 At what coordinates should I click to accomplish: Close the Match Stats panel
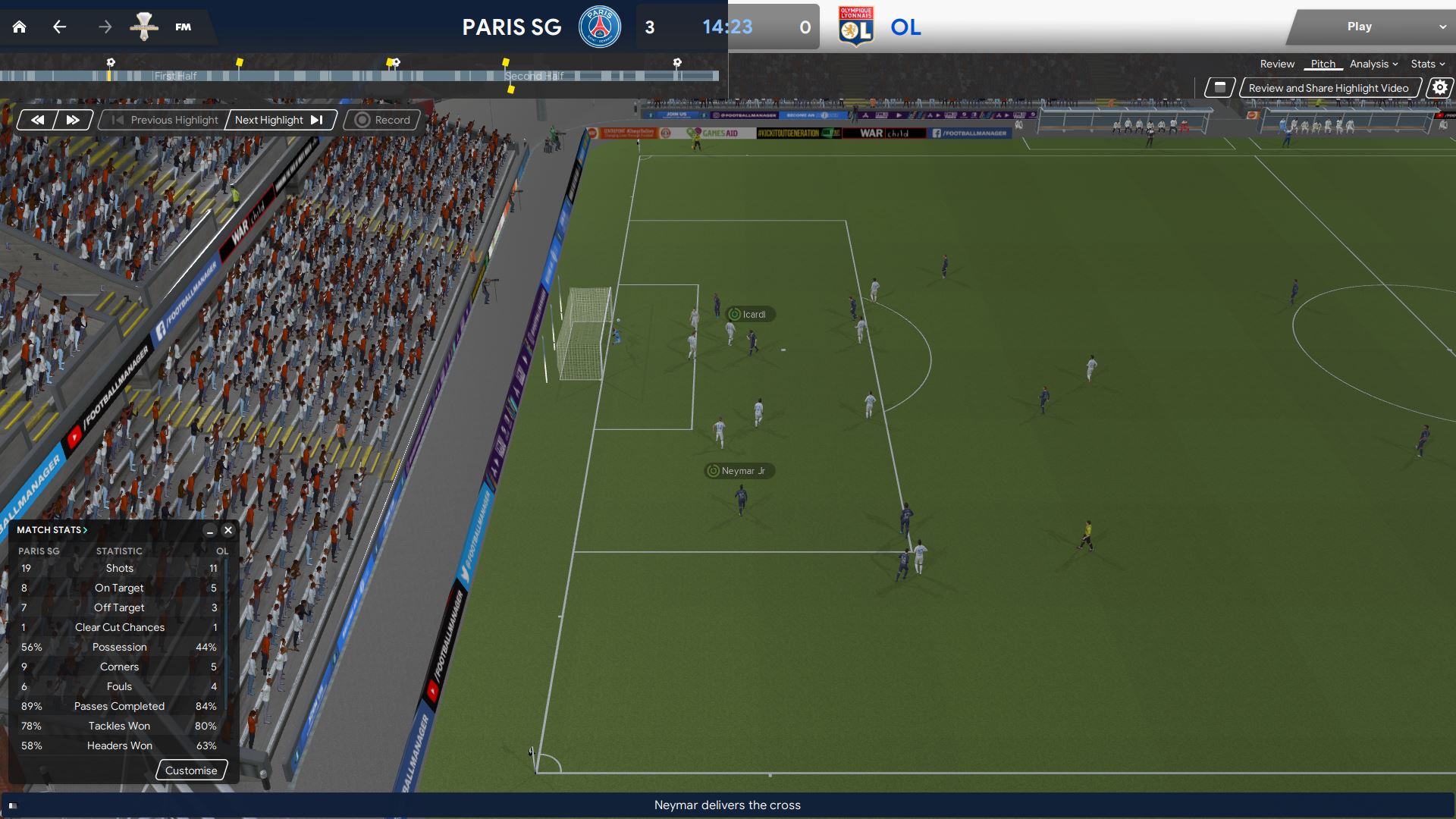tap(227, 530)
